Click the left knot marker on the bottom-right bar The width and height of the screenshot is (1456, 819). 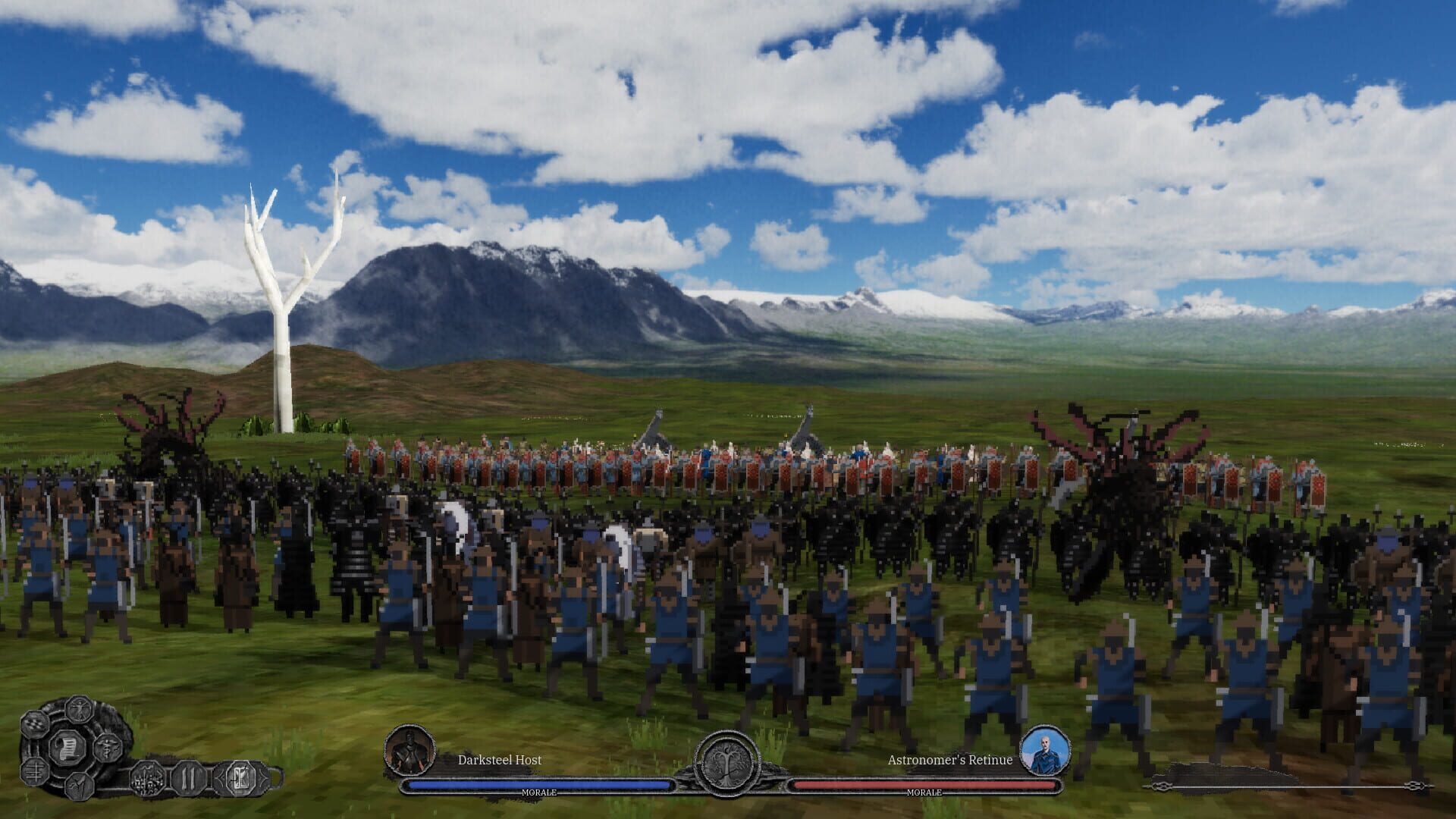[x=1161, y=786]
